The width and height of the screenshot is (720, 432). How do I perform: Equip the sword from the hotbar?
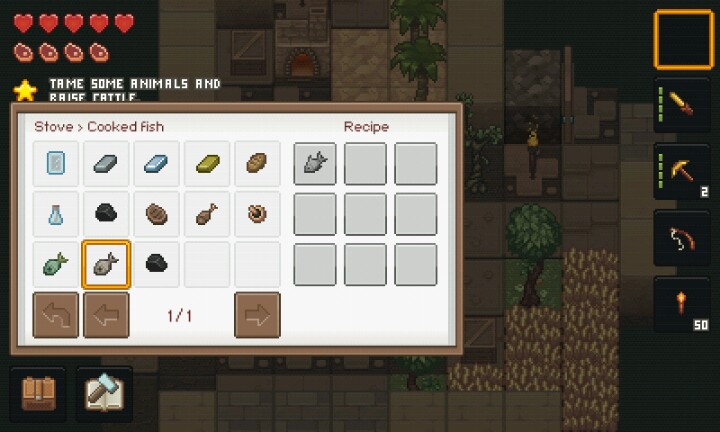click(684, 103)
